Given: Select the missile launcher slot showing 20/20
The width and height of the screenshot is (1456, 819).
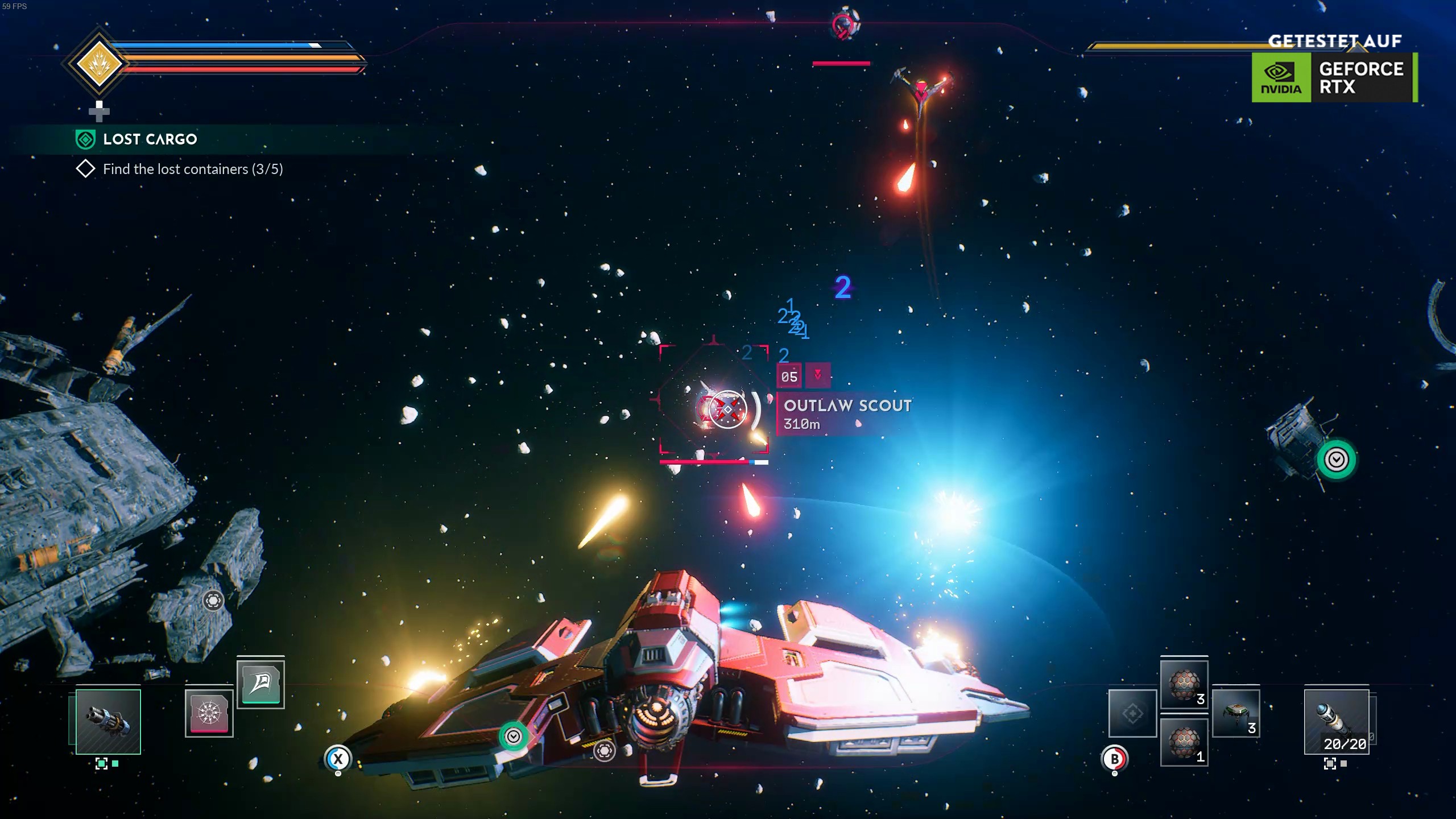Looking at the screenshot, I should click(x=1336, y=722).
